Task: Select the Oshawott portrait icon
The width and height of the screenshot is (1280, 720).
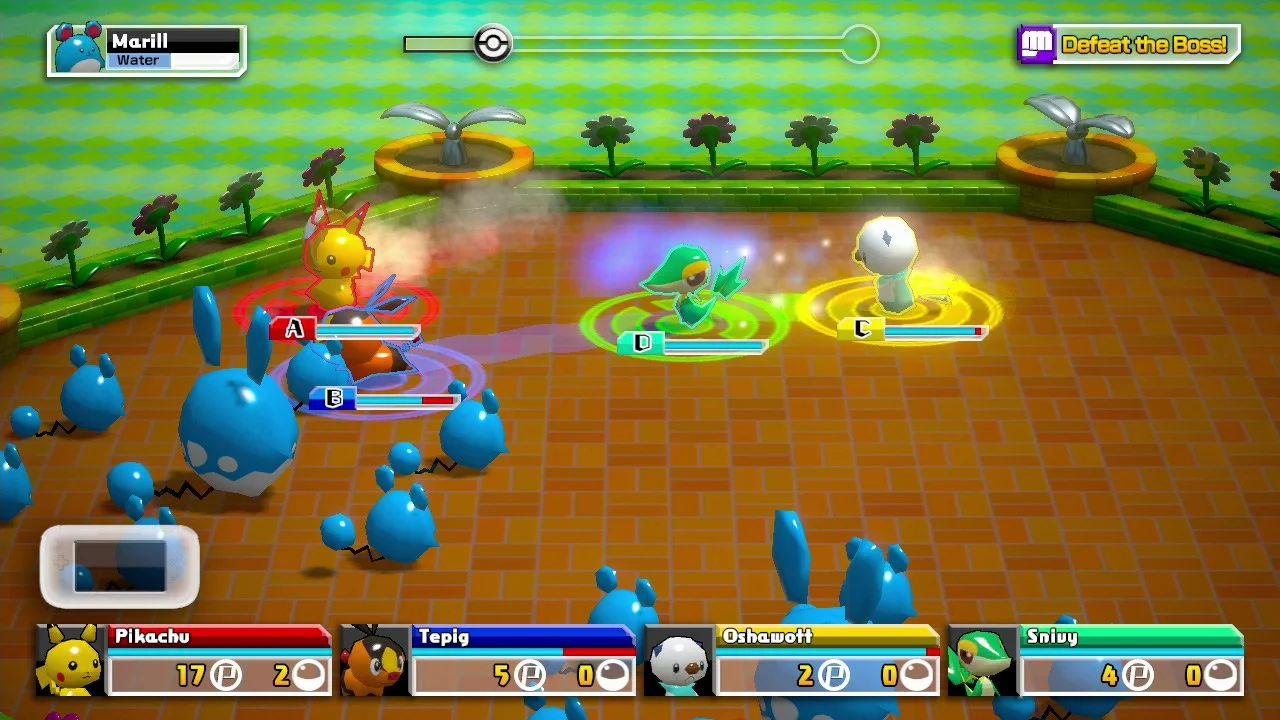Action: point(678,660)
